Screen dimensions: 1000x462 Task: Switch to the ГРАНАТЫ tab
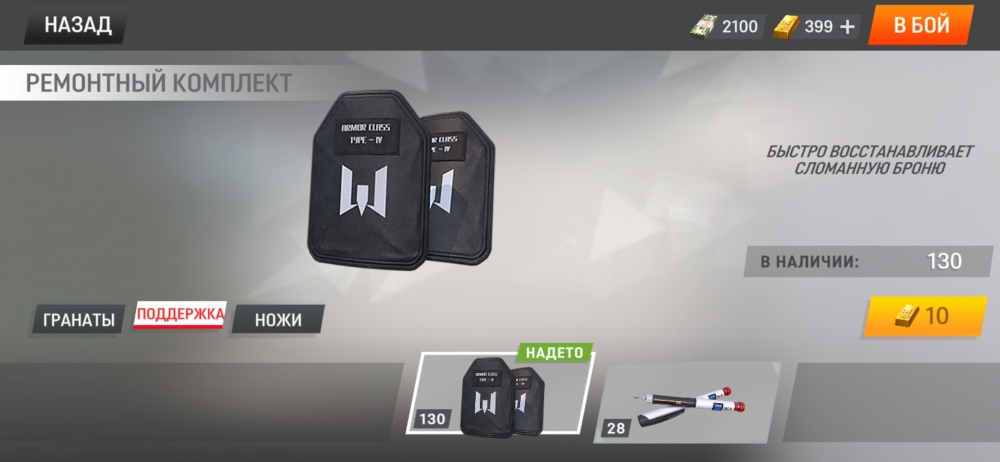[x=78, y=320]
